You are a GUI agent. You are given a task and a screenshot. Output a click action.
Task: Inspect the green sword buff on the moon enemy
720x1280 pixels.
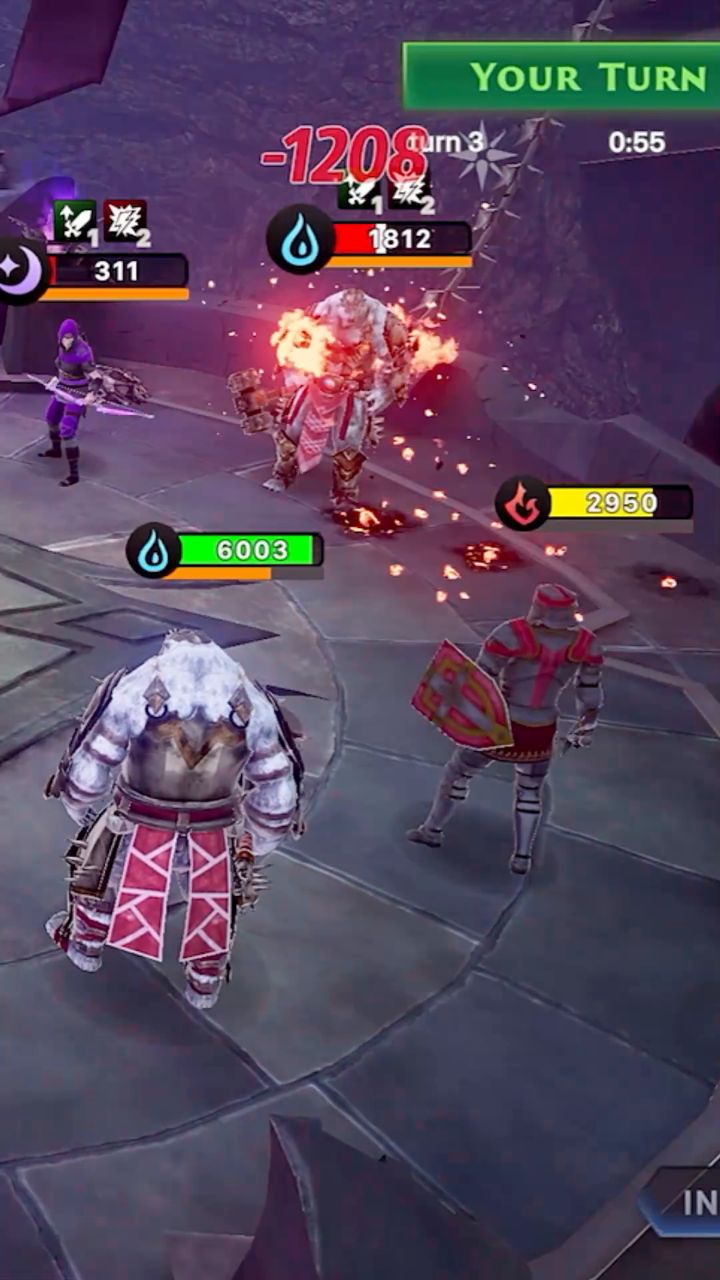coord(75,221)
